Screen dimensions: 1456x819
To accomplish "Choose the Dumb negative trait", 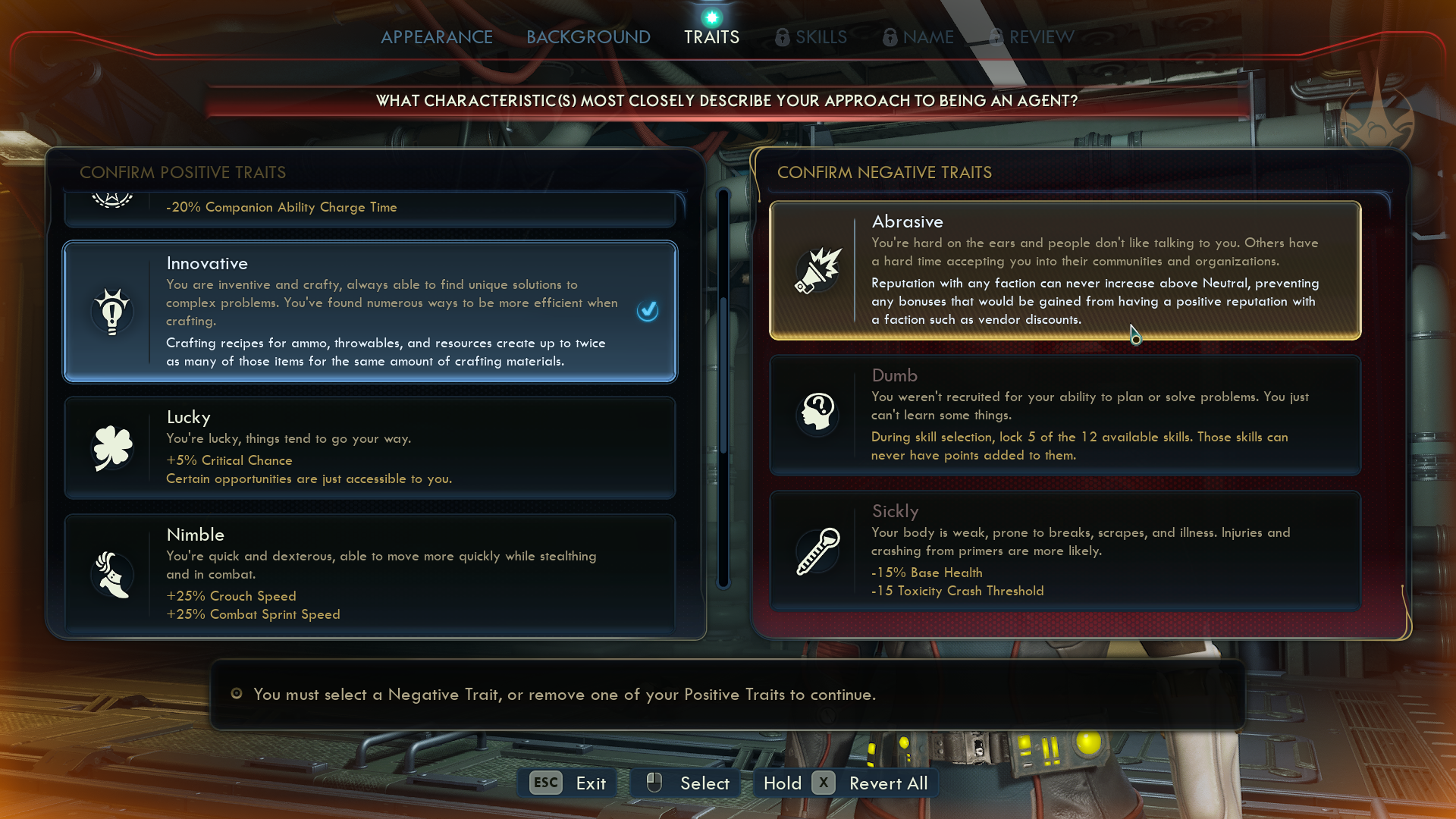I will [1065, 415].
